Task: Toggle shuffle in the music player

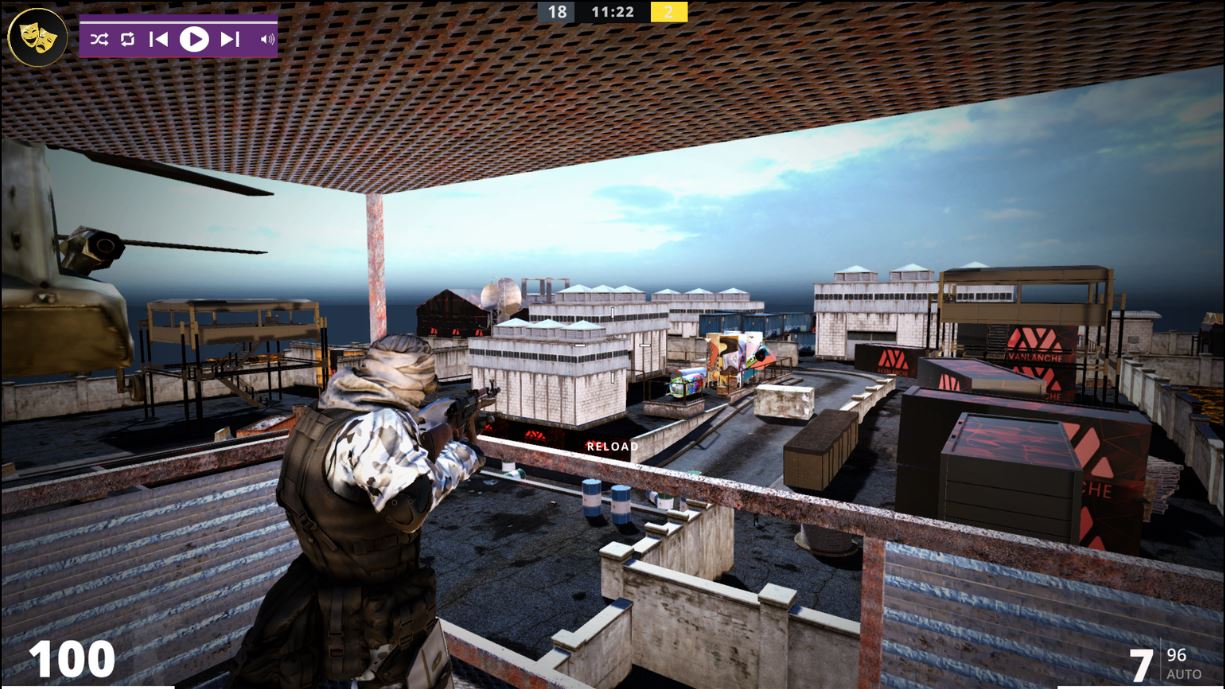Action: (x=99, y=39)
